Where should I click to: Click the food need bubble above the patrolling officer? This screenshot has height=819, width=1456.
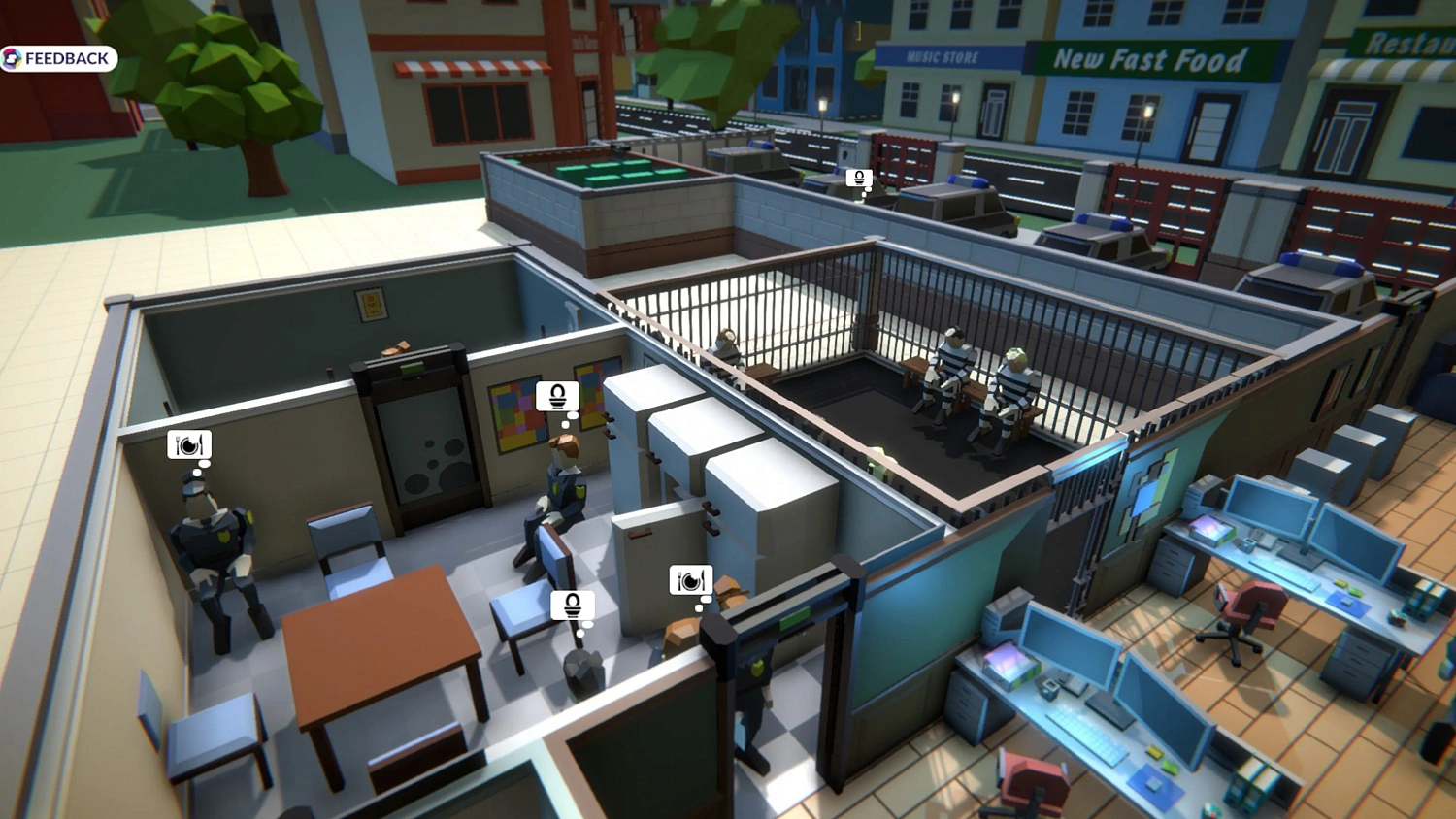click(x=188, y=444)
